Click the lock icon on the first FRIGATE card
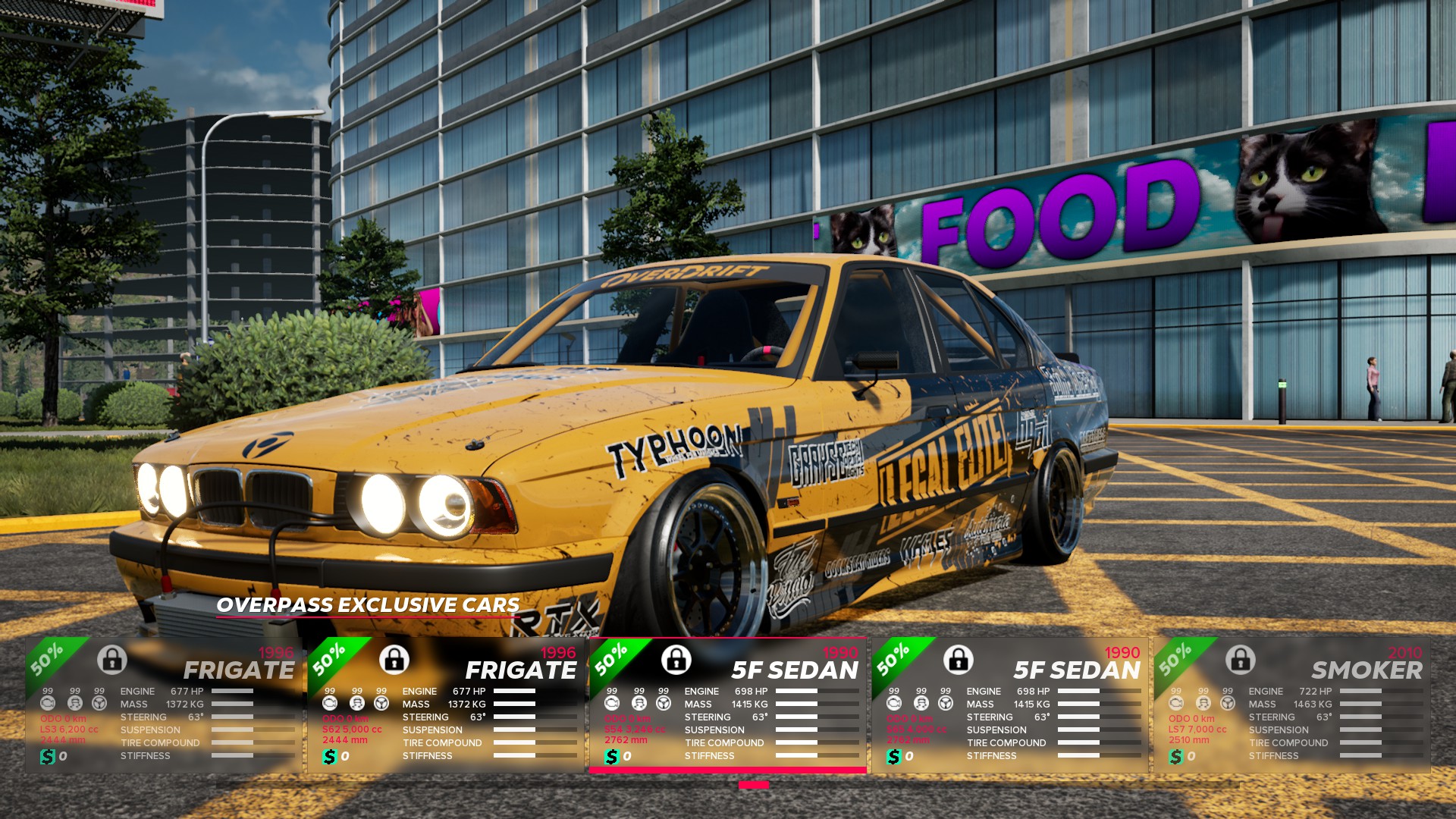This screenshot has width=1456, height=819. point(112,661)
